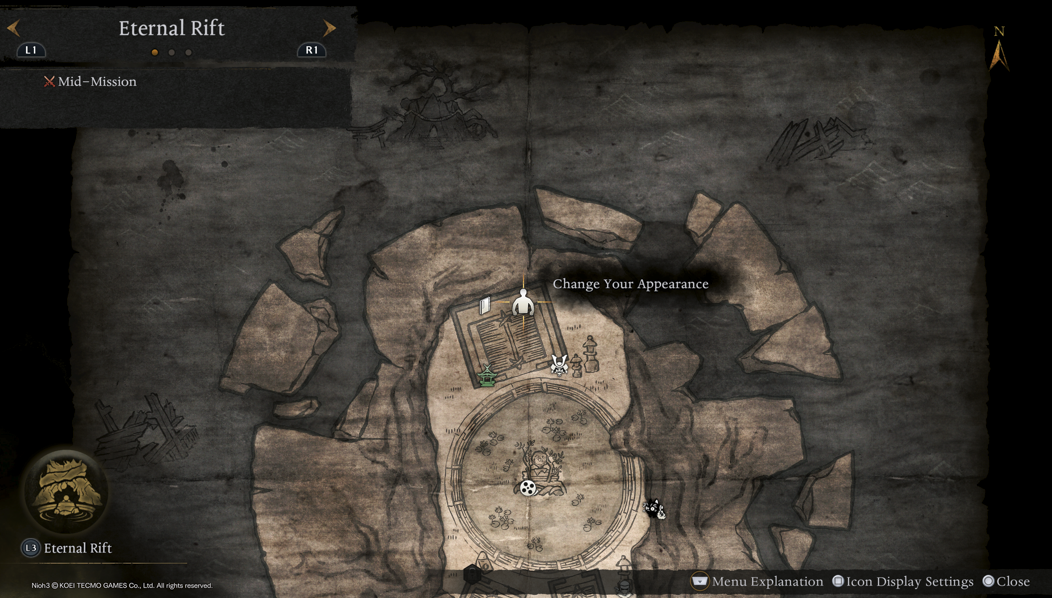The image size is (1052, 598).
Task: Open Menu Explanation
Action: (x=757, y=581)
